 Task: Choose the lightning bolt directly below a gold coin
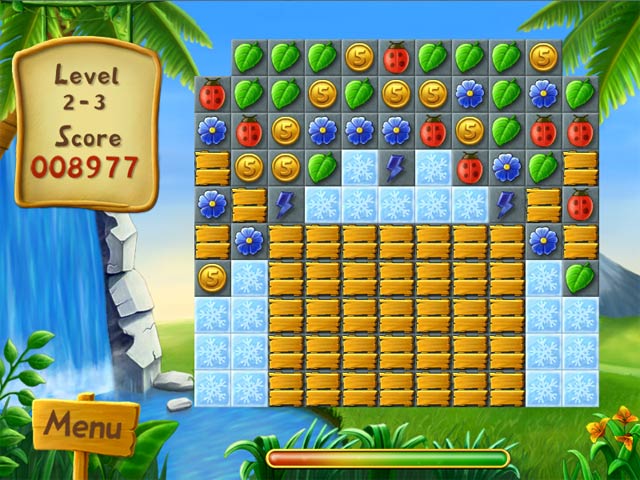[285, 205]
